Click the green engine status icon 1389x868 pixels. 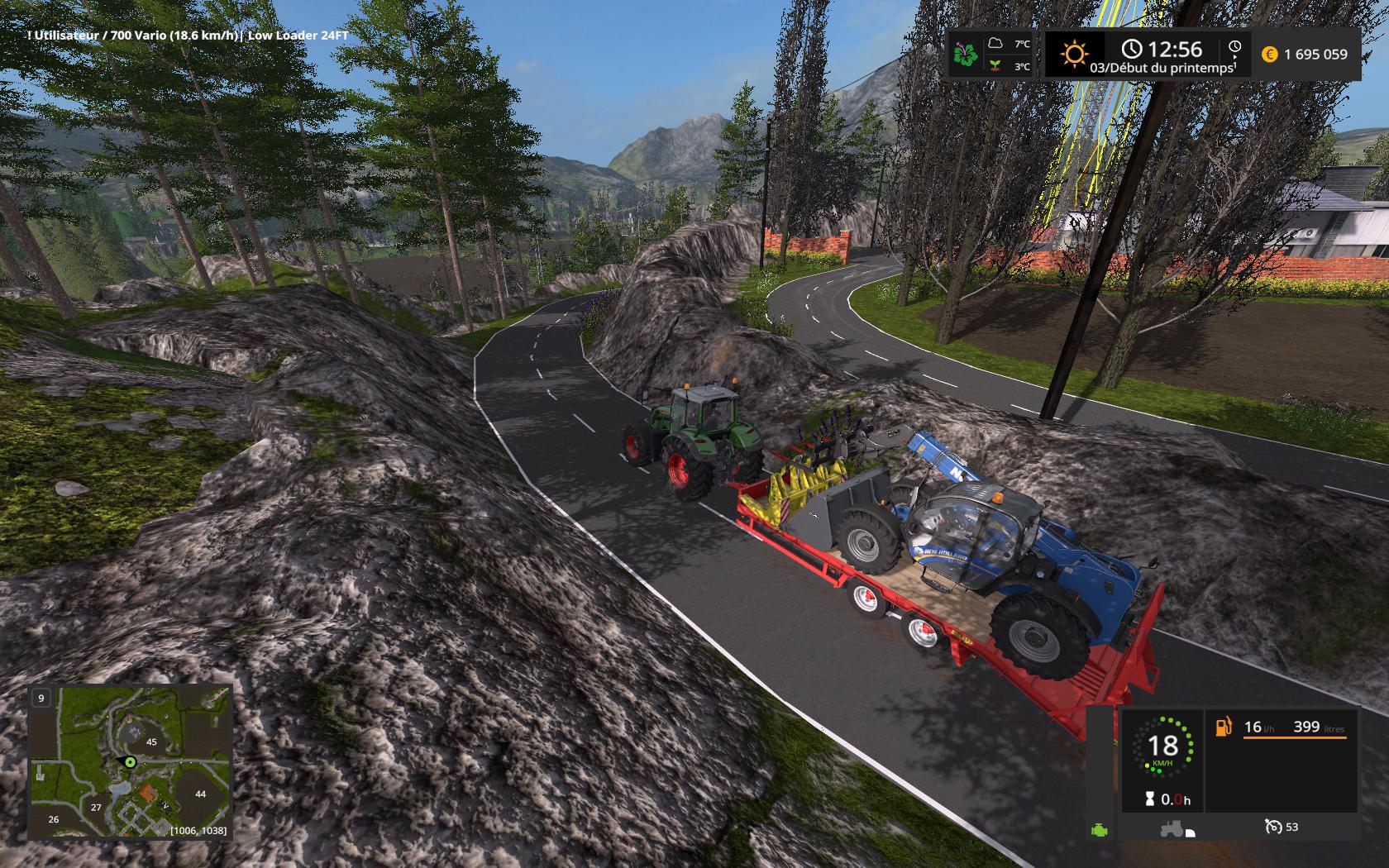click(x=1100, y=829)
